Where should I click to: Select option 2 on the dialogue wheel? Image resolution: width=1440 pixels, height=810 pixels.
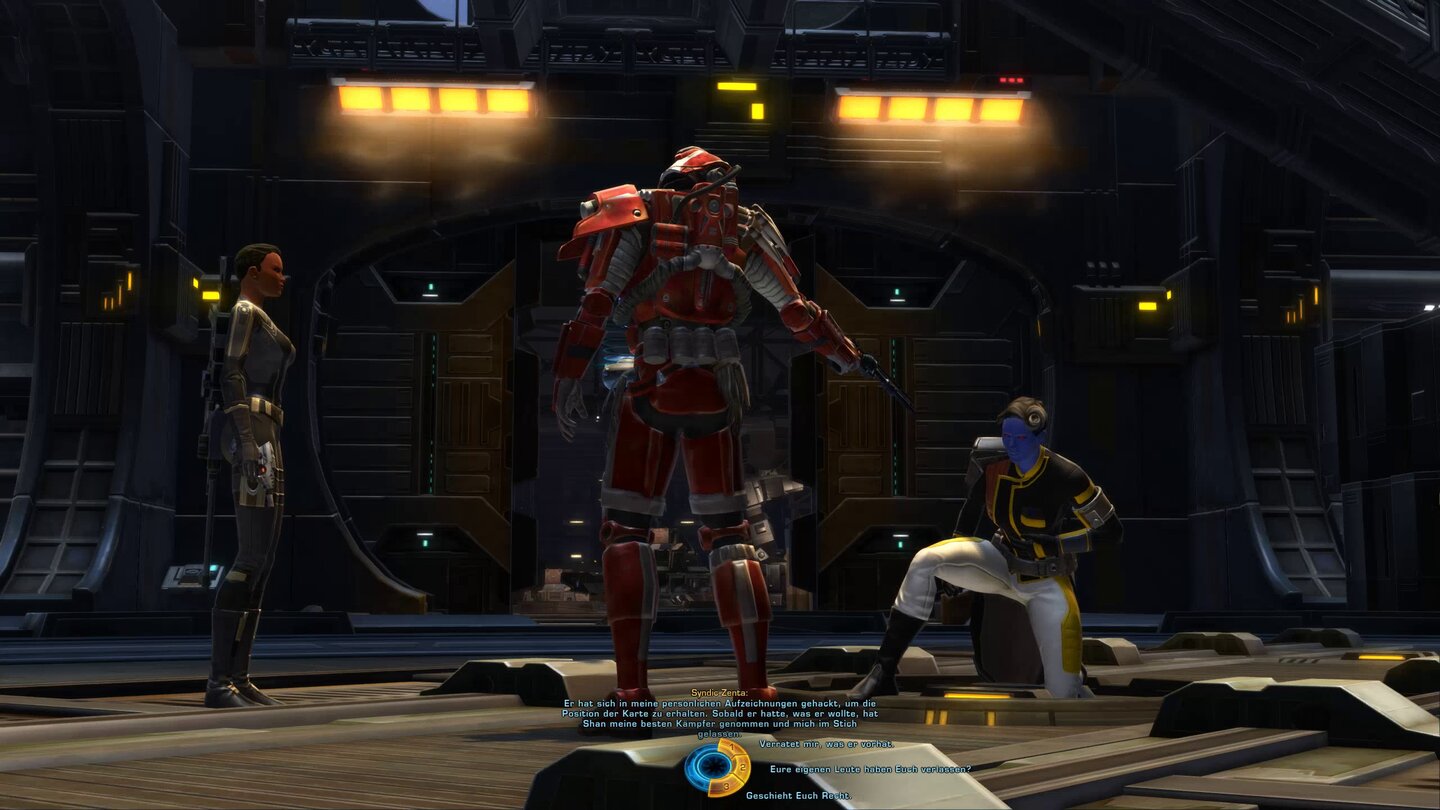(x=742, y=768)
